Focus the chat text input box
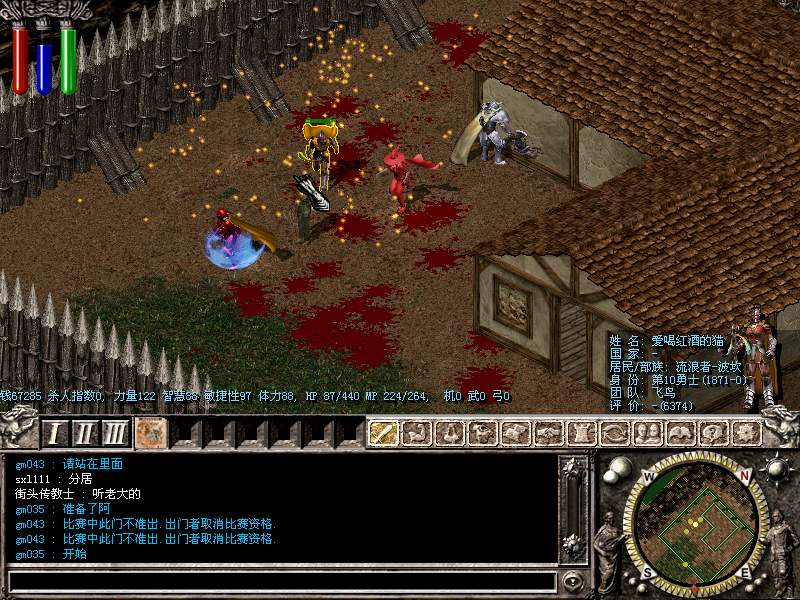800x600 pixels. pyautogui.click(x=280, y=580)
